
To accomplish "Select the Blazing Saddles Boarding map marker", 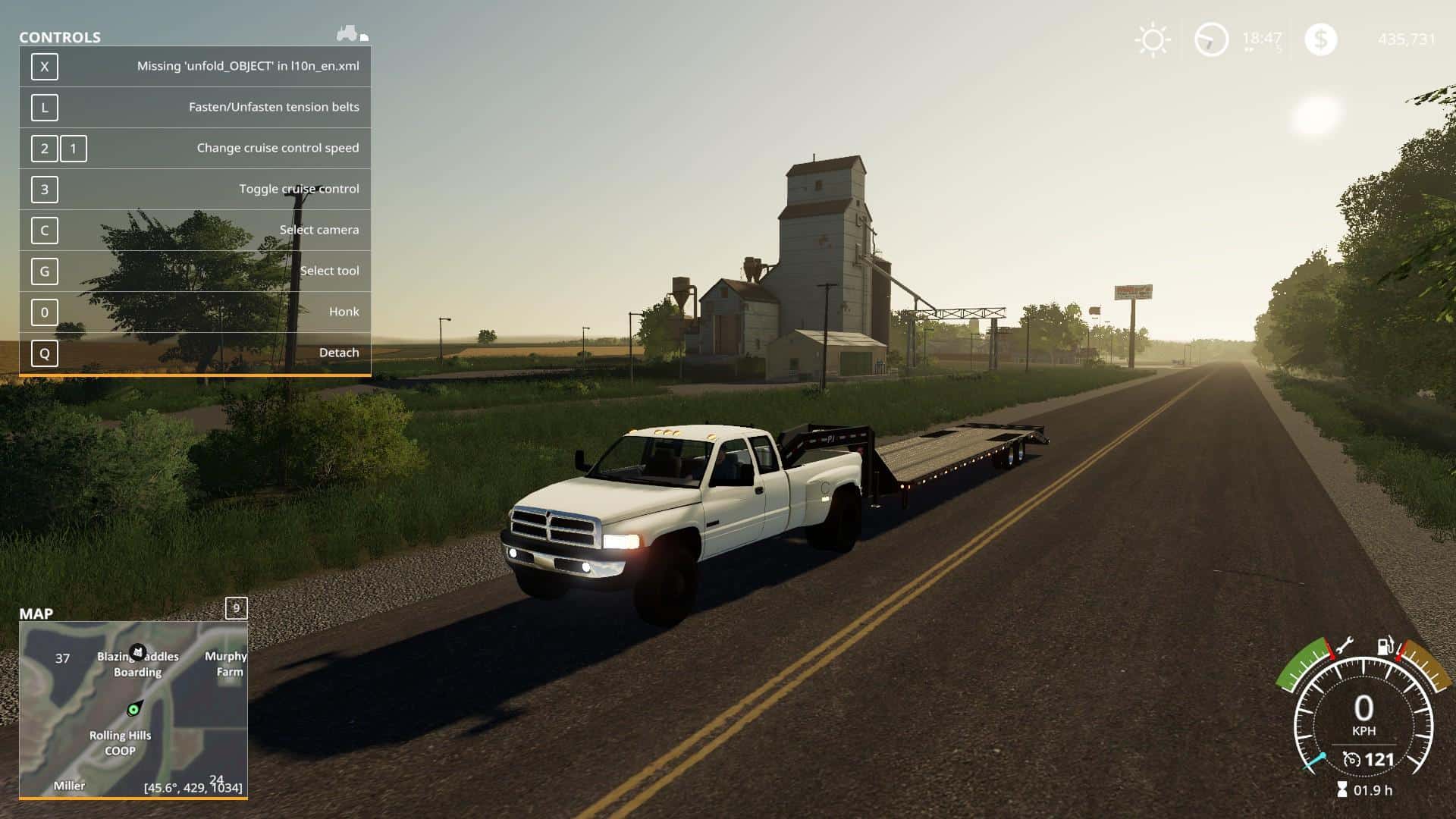I will coord(137,651).
